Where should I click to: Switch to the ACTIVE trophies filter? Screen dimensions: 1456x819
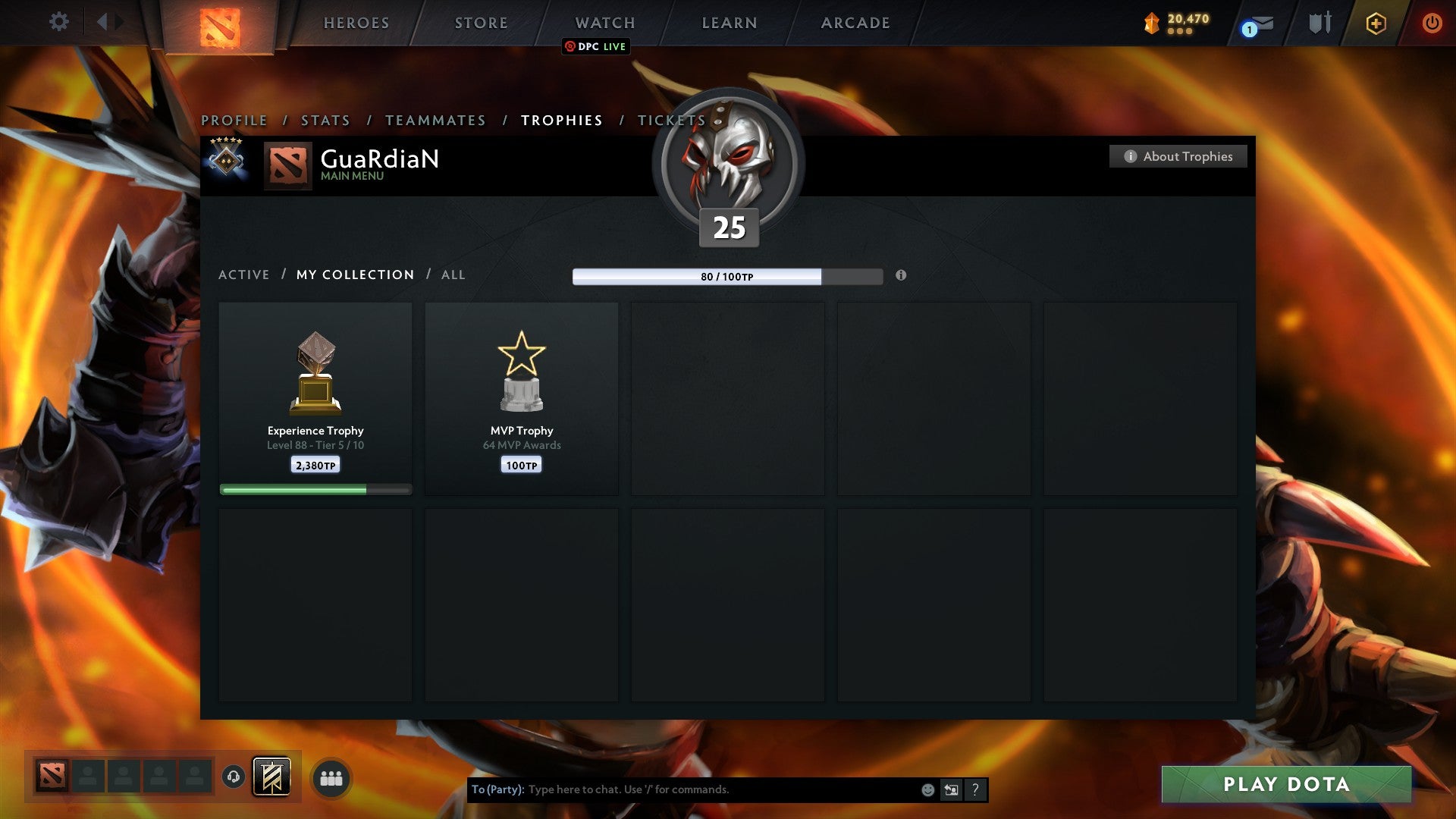coord(243,275)
